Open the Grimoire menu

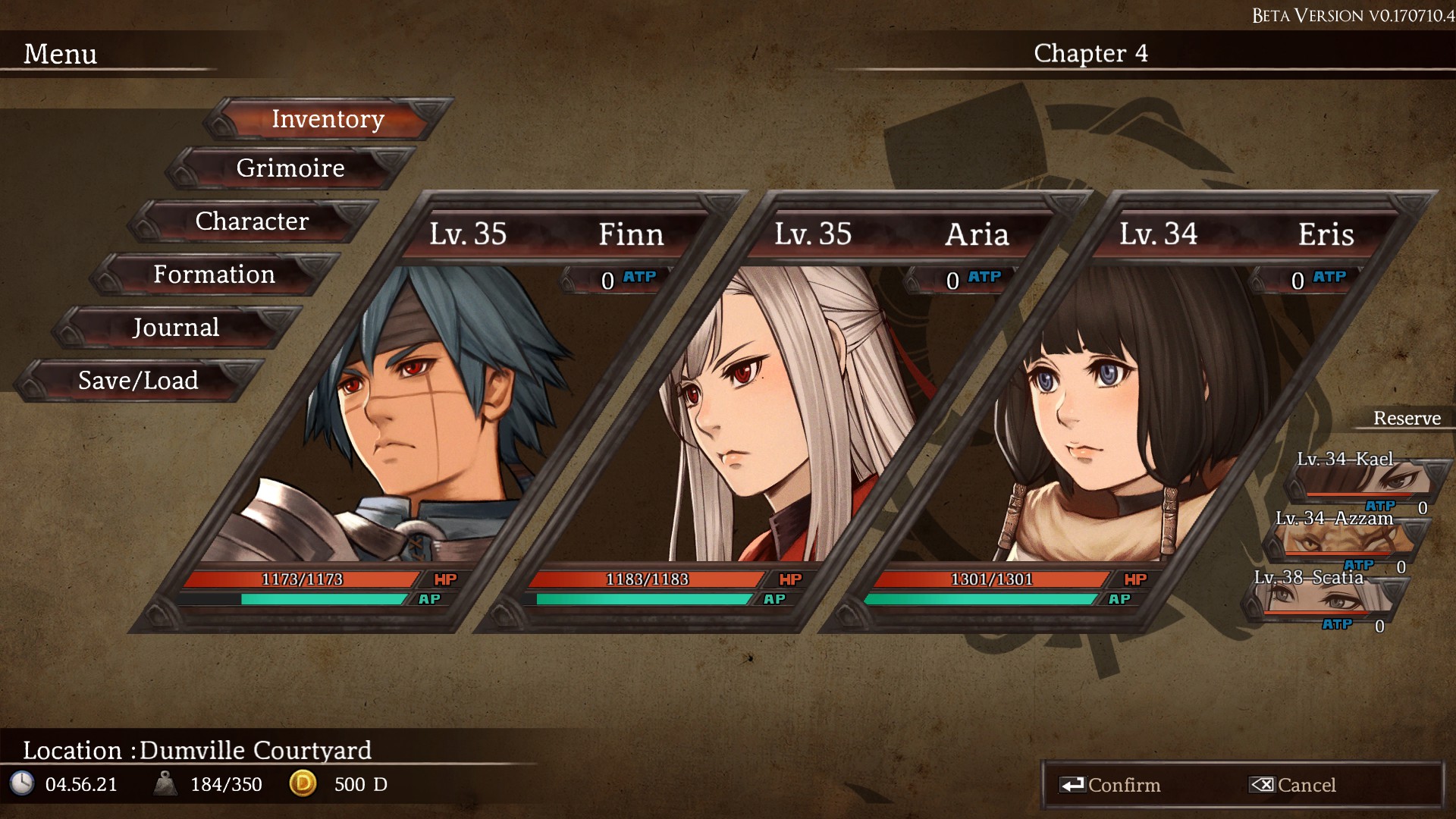pos(289,168)
